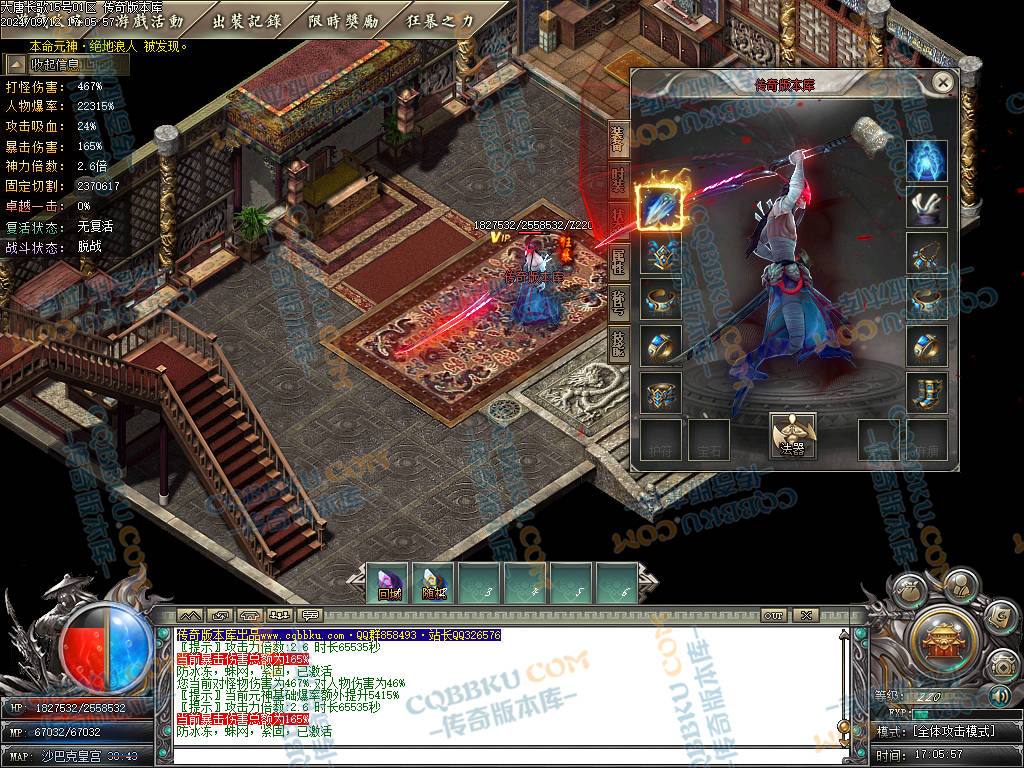1024x768 pixels.
Task: Use the 随机 random teleport hotbar slot
Action: (x=434, y=584)
